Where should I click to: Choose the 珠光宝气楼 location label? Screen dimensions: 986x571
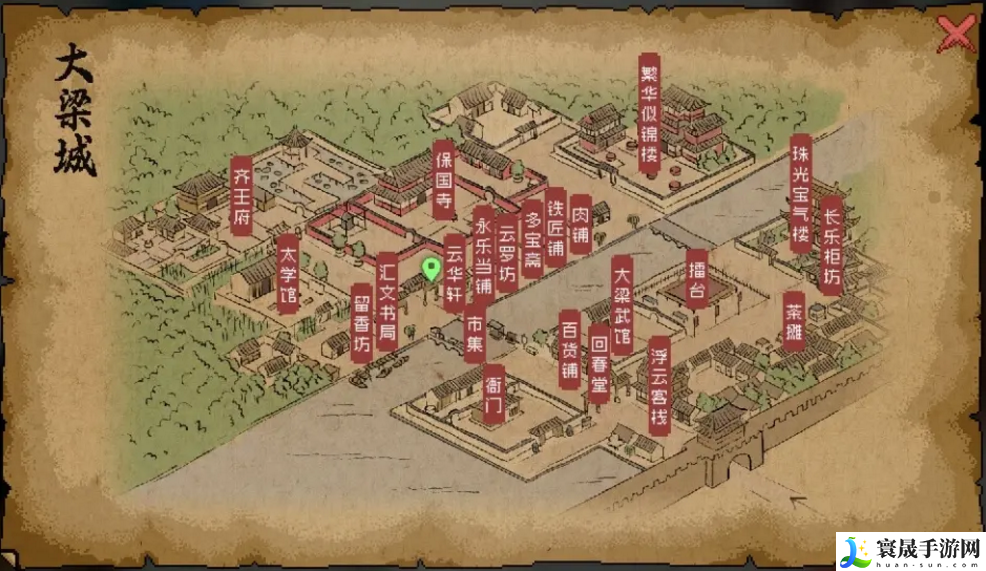(x=800, y=193)
